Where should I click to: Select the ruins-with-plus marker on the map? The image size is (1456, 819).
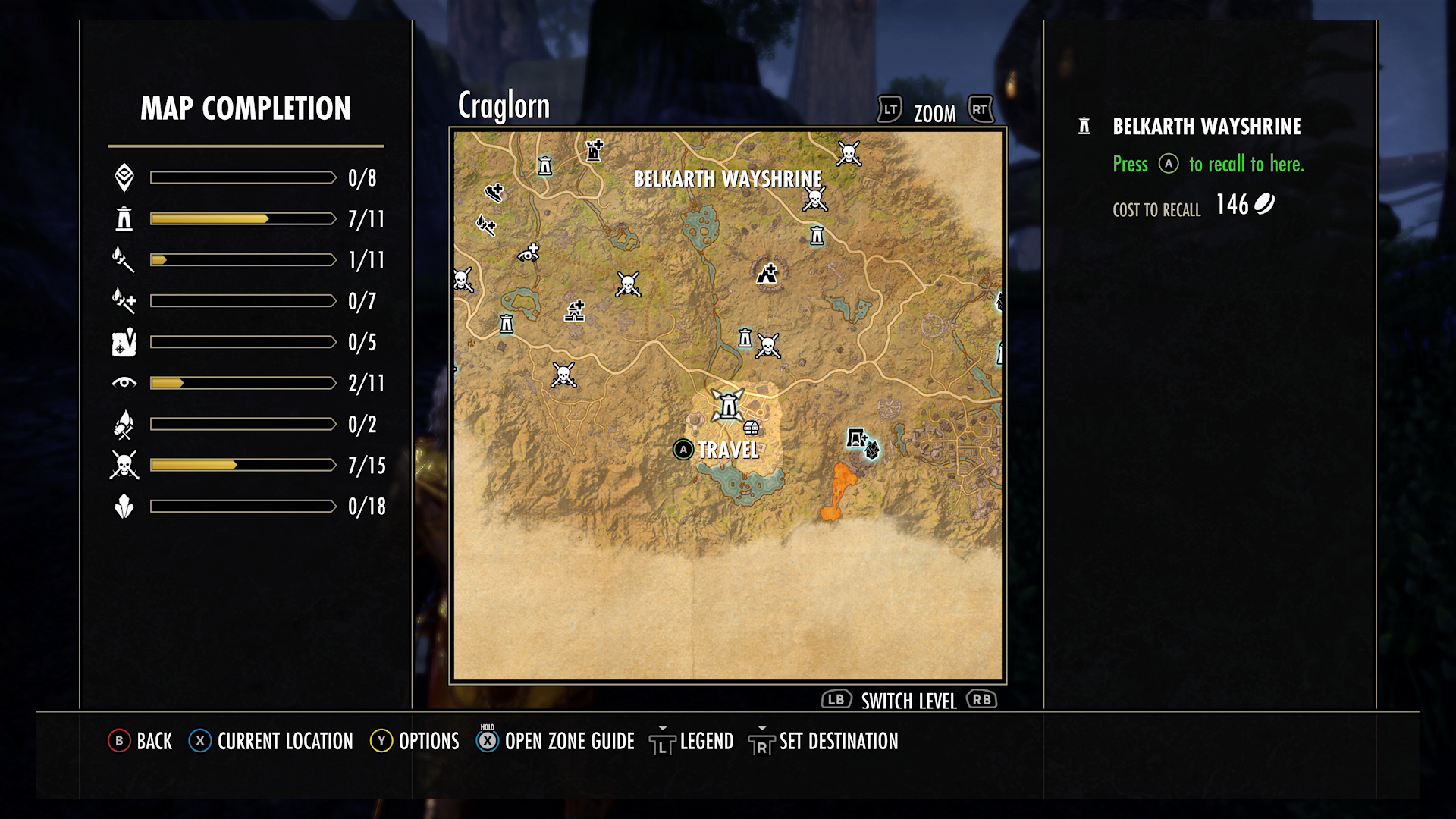point(575,311)
